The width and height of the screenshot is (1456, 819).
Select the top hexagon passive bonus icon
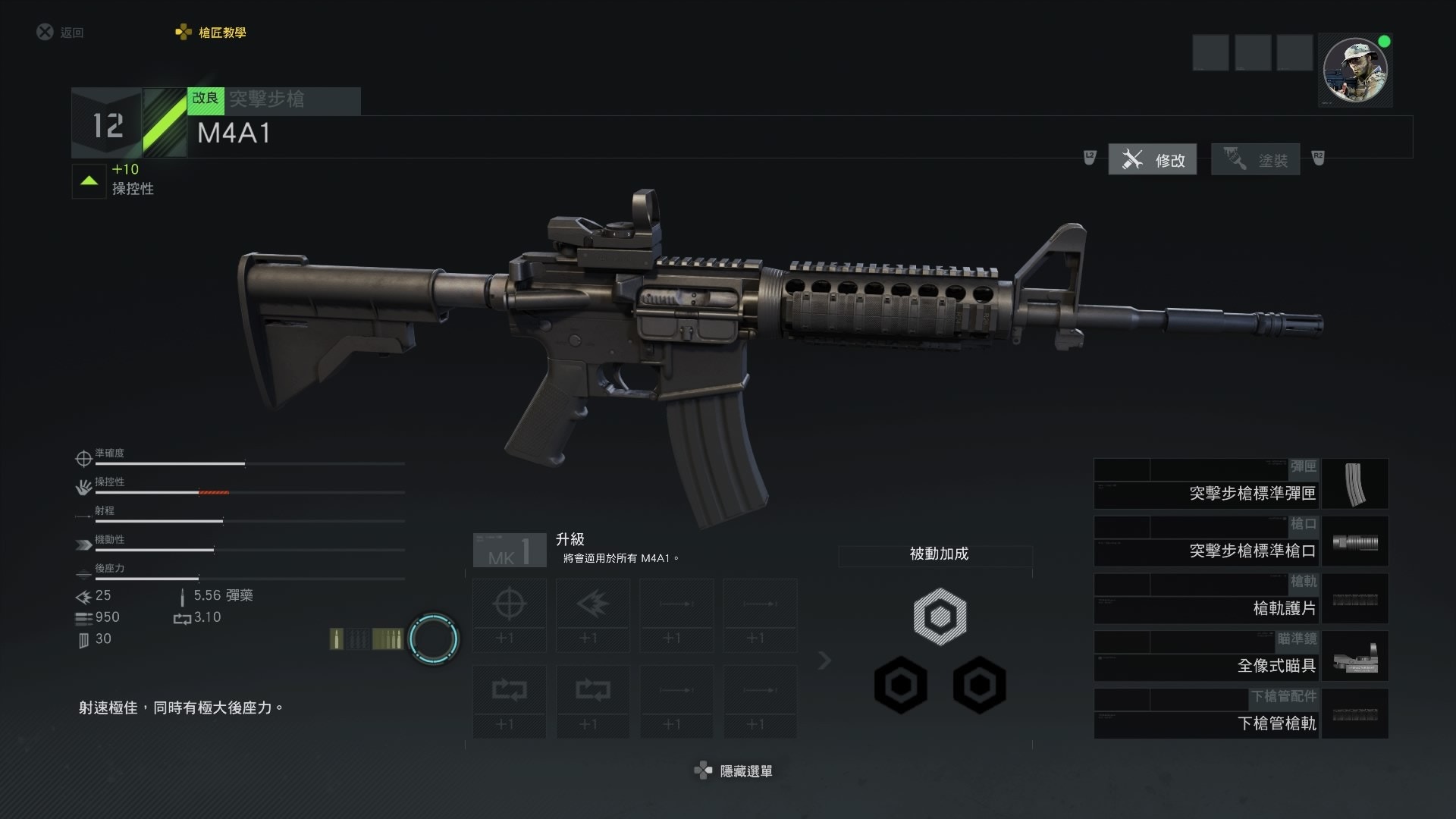coord(940,617)
